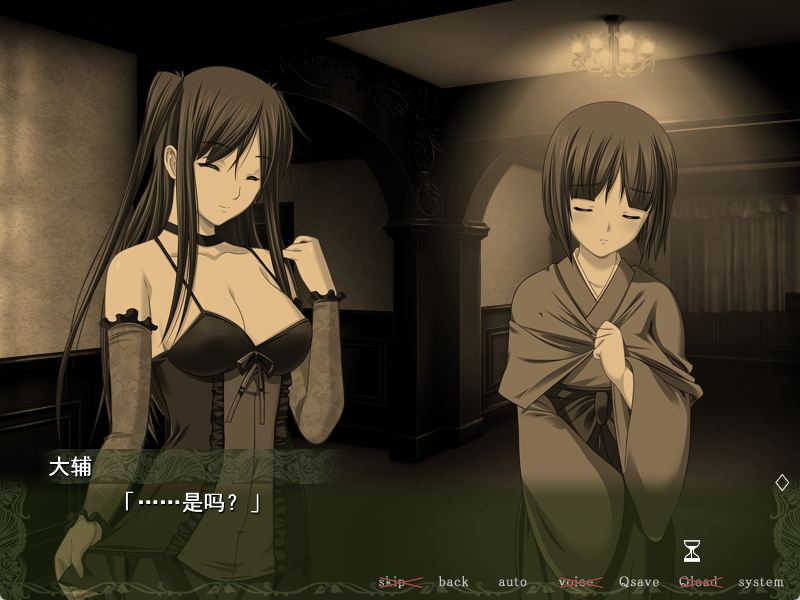Click the crossed-out Qload button
This screenshot has height=600, width=800.
699,582
